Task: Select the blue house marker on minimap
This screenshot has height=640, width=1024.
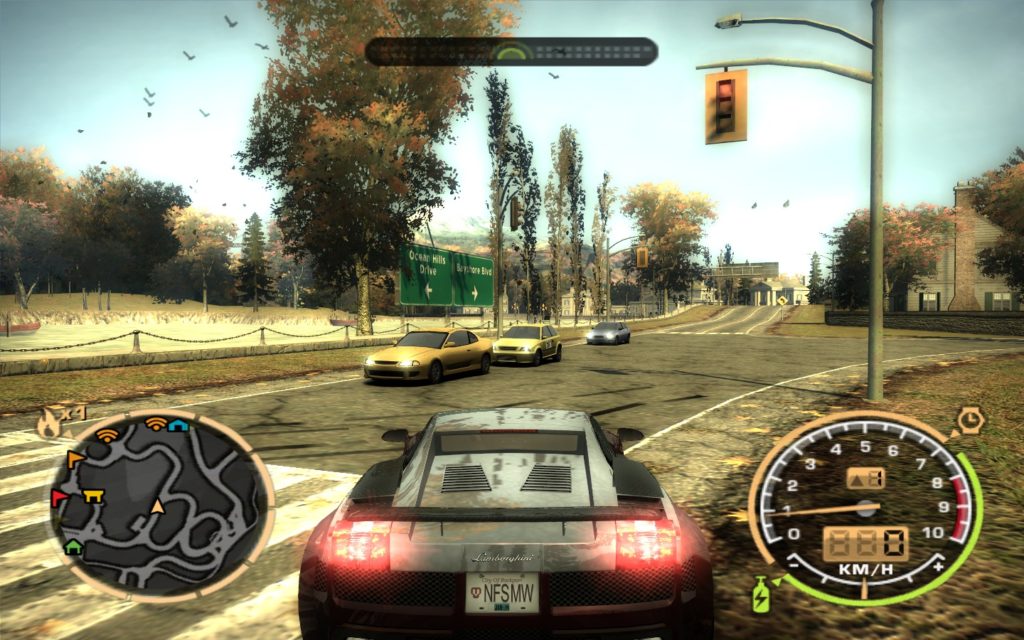Action: [x=178, y=425]
